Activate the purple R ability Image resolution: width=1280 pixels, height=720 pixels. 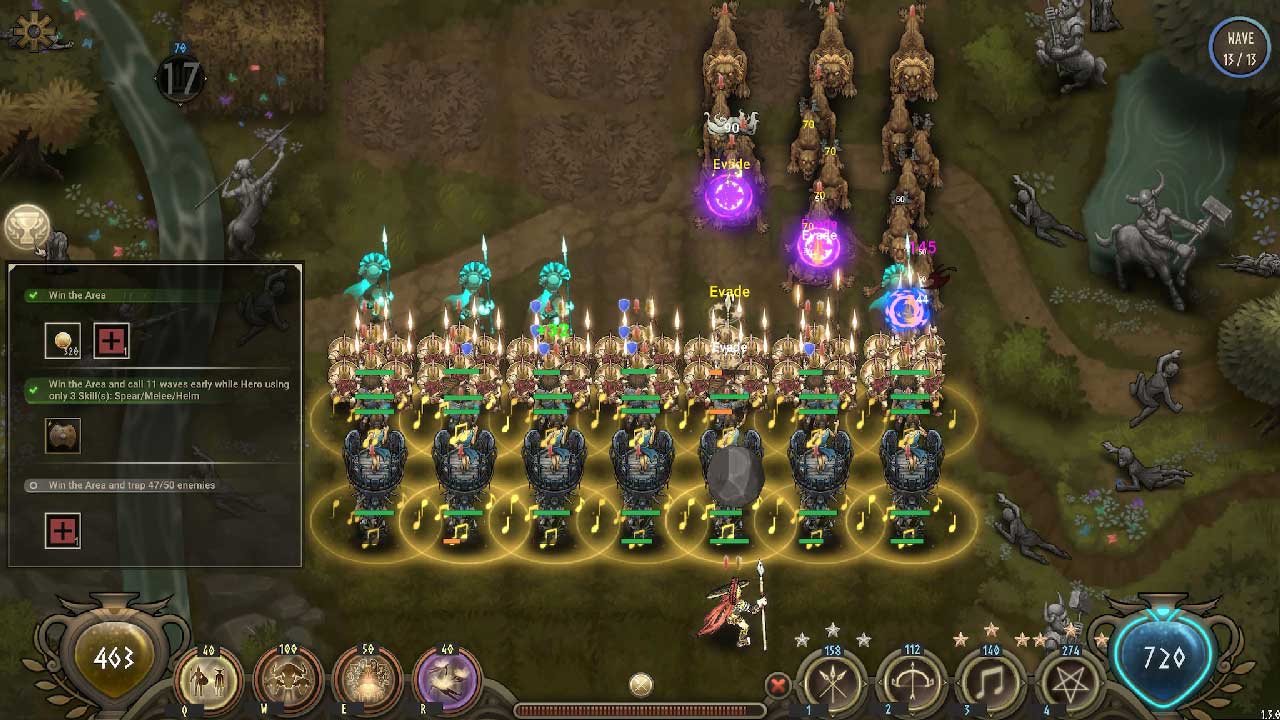click(x=446, y=680)
